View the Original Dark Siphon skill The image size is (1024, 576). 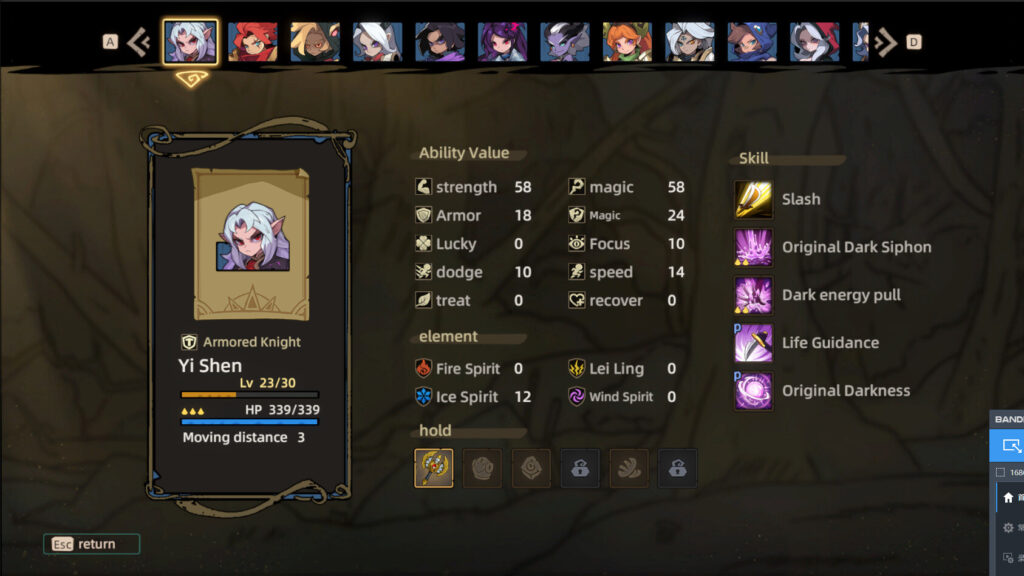[753, 247]
